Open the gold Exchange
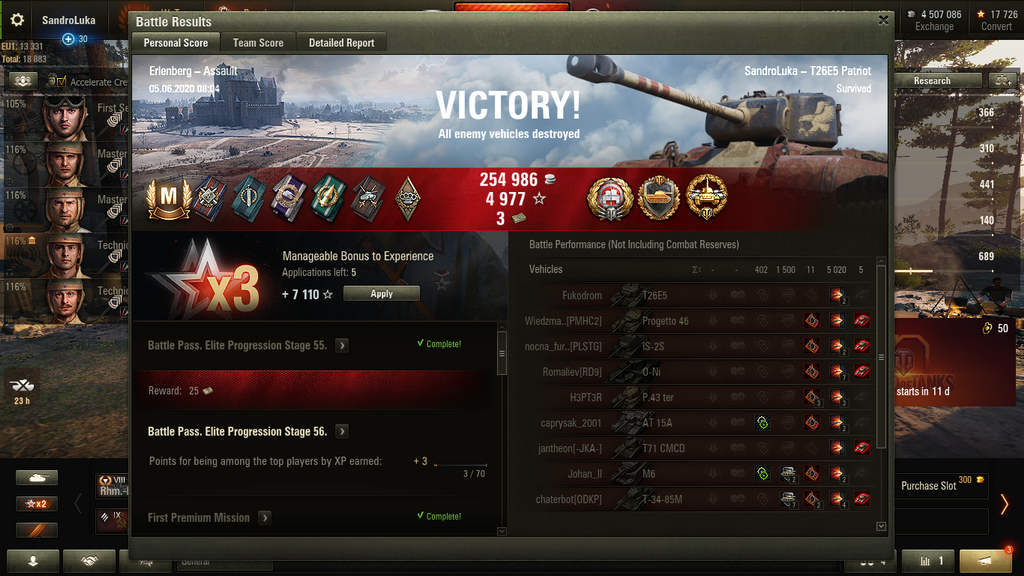 934,20
